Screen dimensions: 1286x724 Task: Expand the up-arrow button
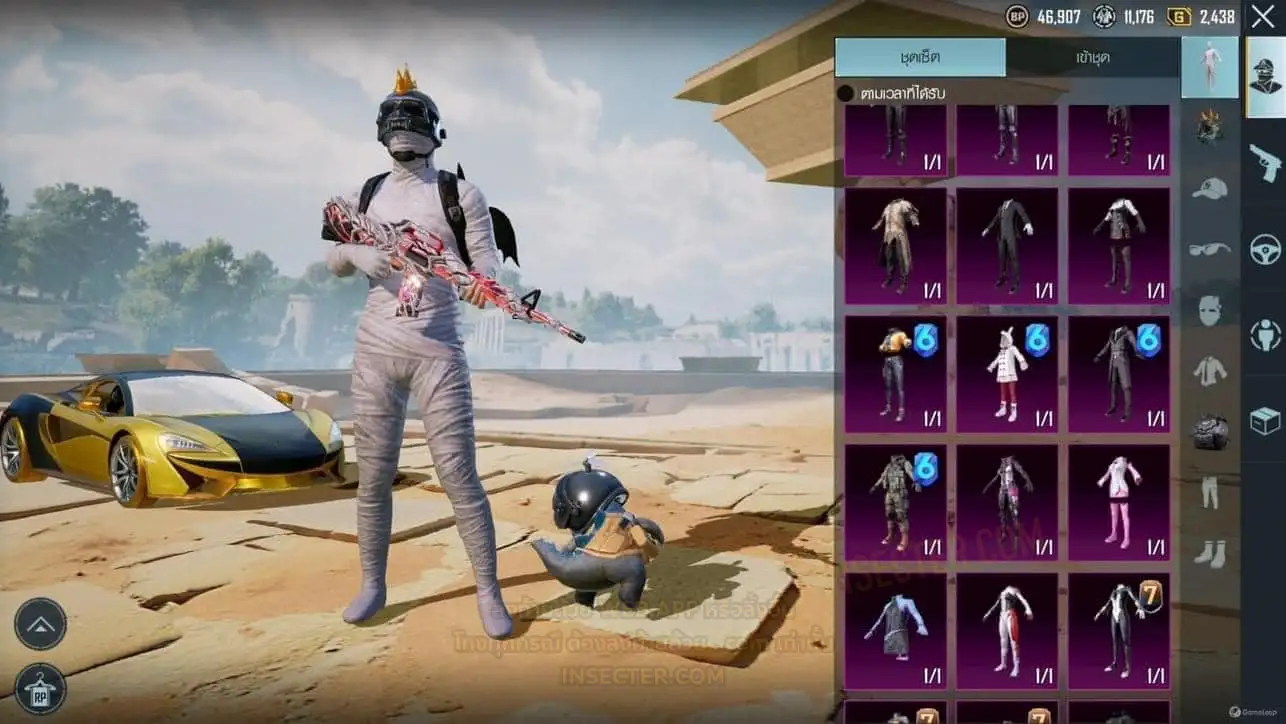40,623
